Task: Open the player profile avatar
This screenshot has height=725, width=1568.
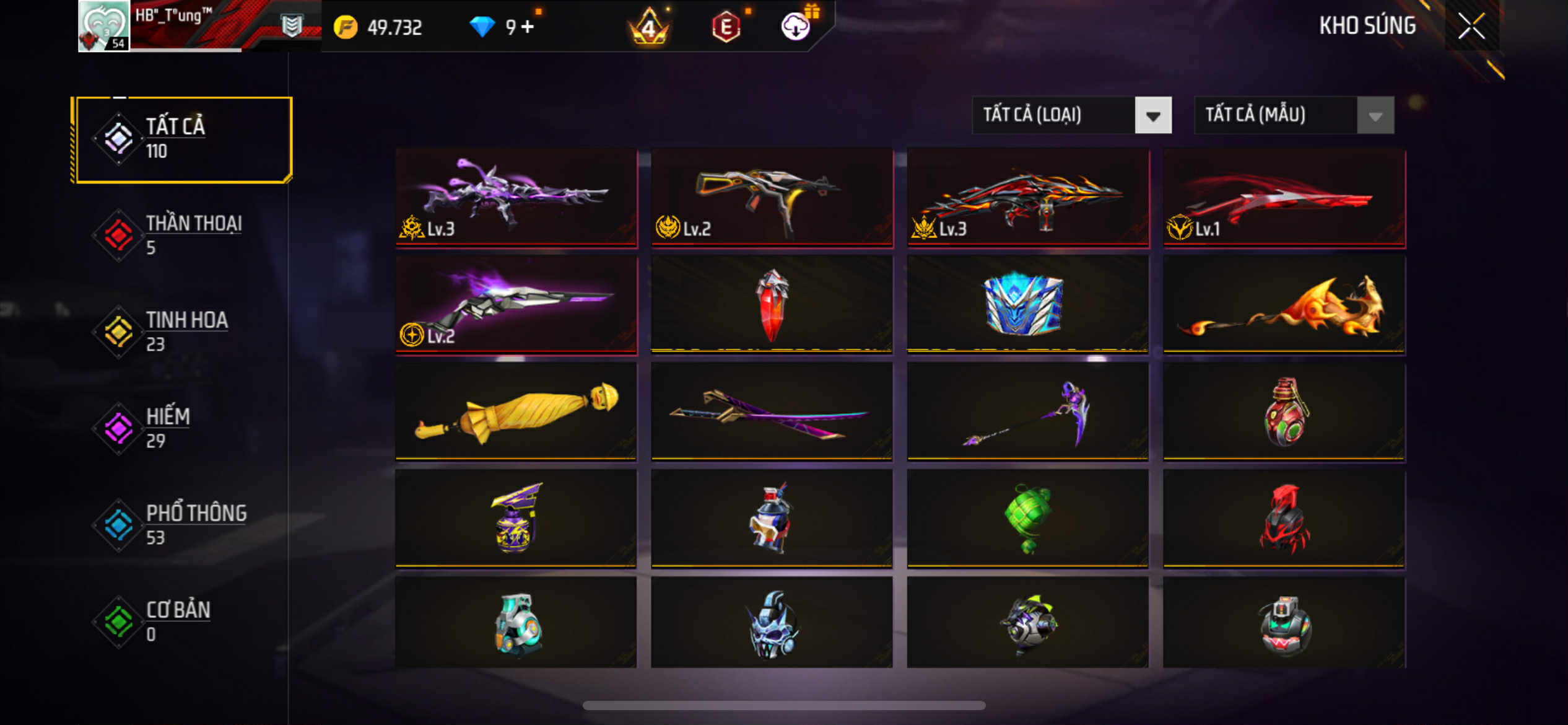Action: 103,26
